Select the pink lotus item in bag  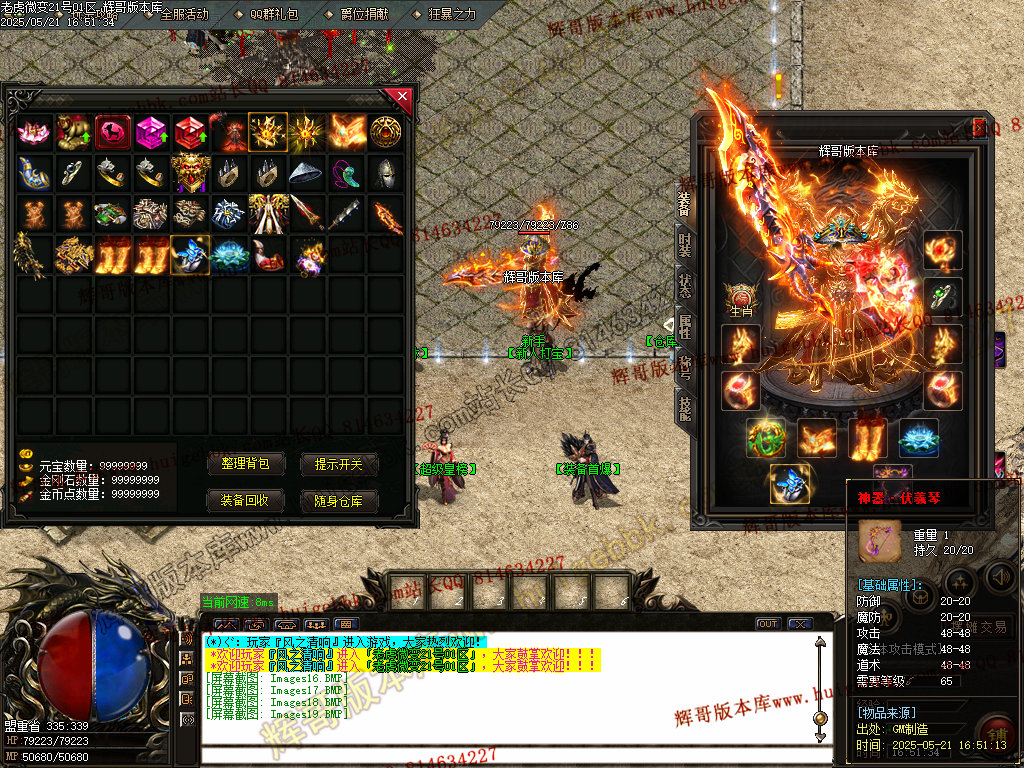click(33, 132)
